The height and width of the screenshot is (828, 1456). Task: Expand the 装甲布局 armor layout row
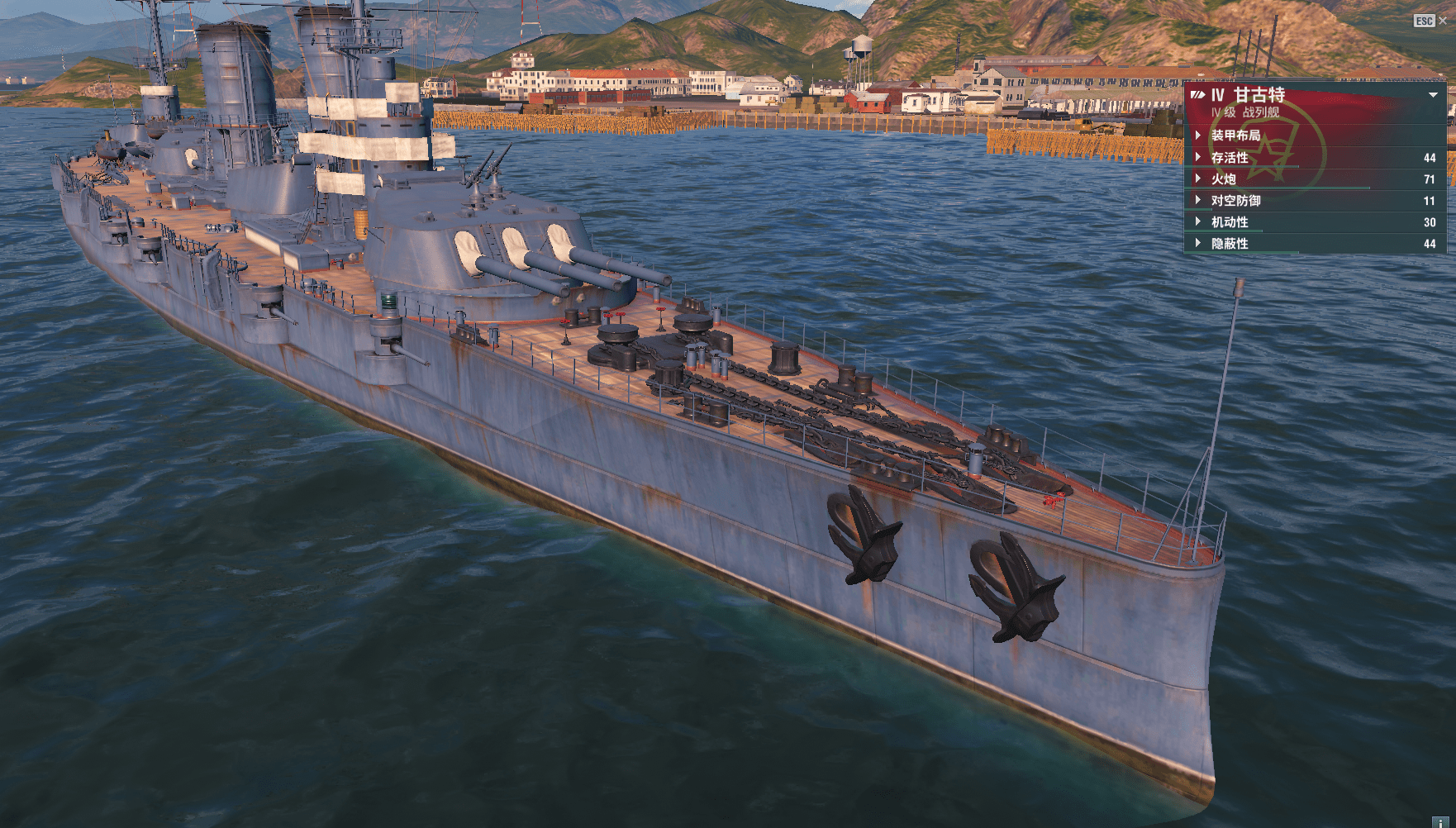coord(1235,136)
